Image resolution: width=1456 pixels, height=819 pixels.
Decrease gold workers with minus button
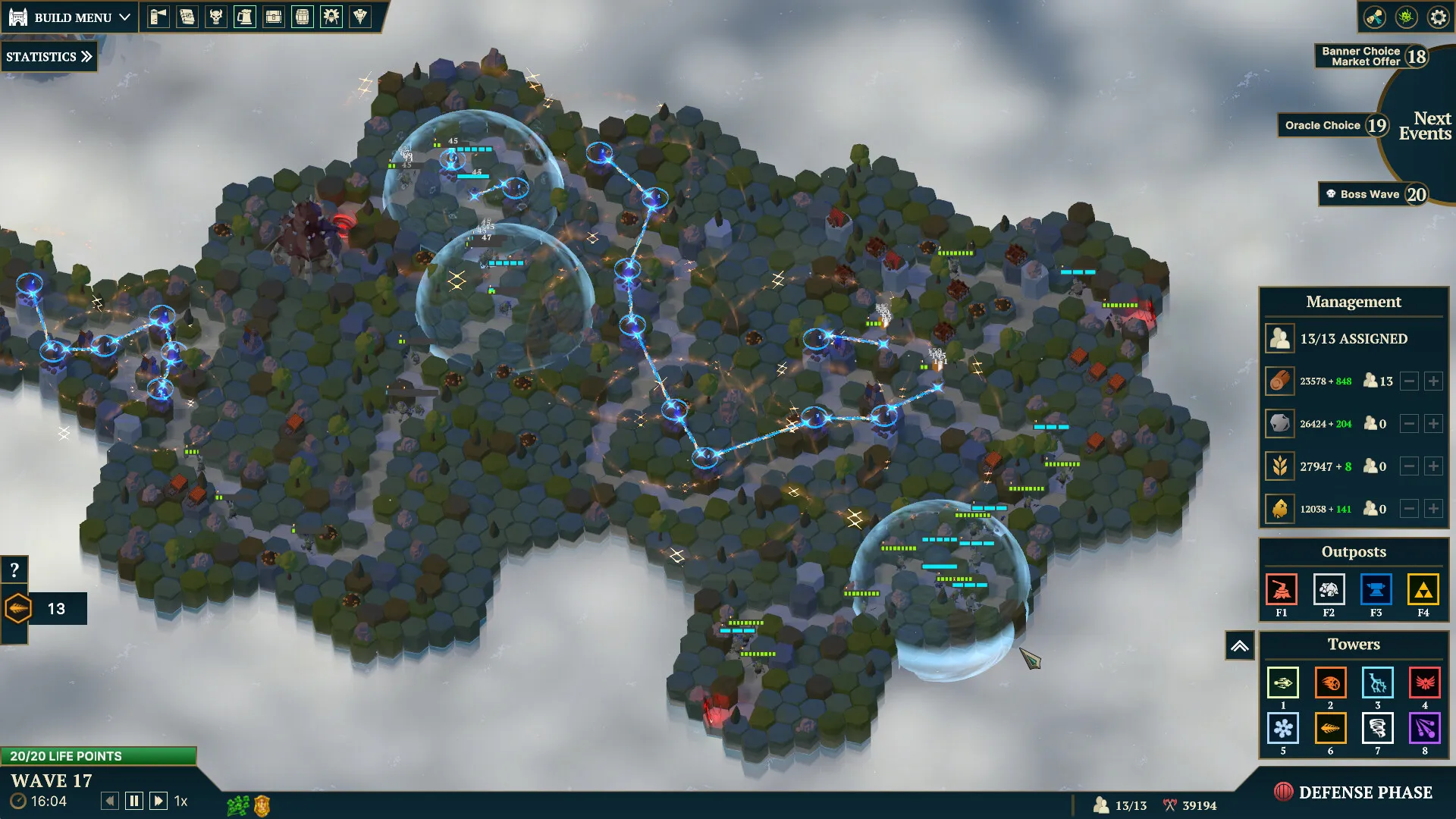1409,509
